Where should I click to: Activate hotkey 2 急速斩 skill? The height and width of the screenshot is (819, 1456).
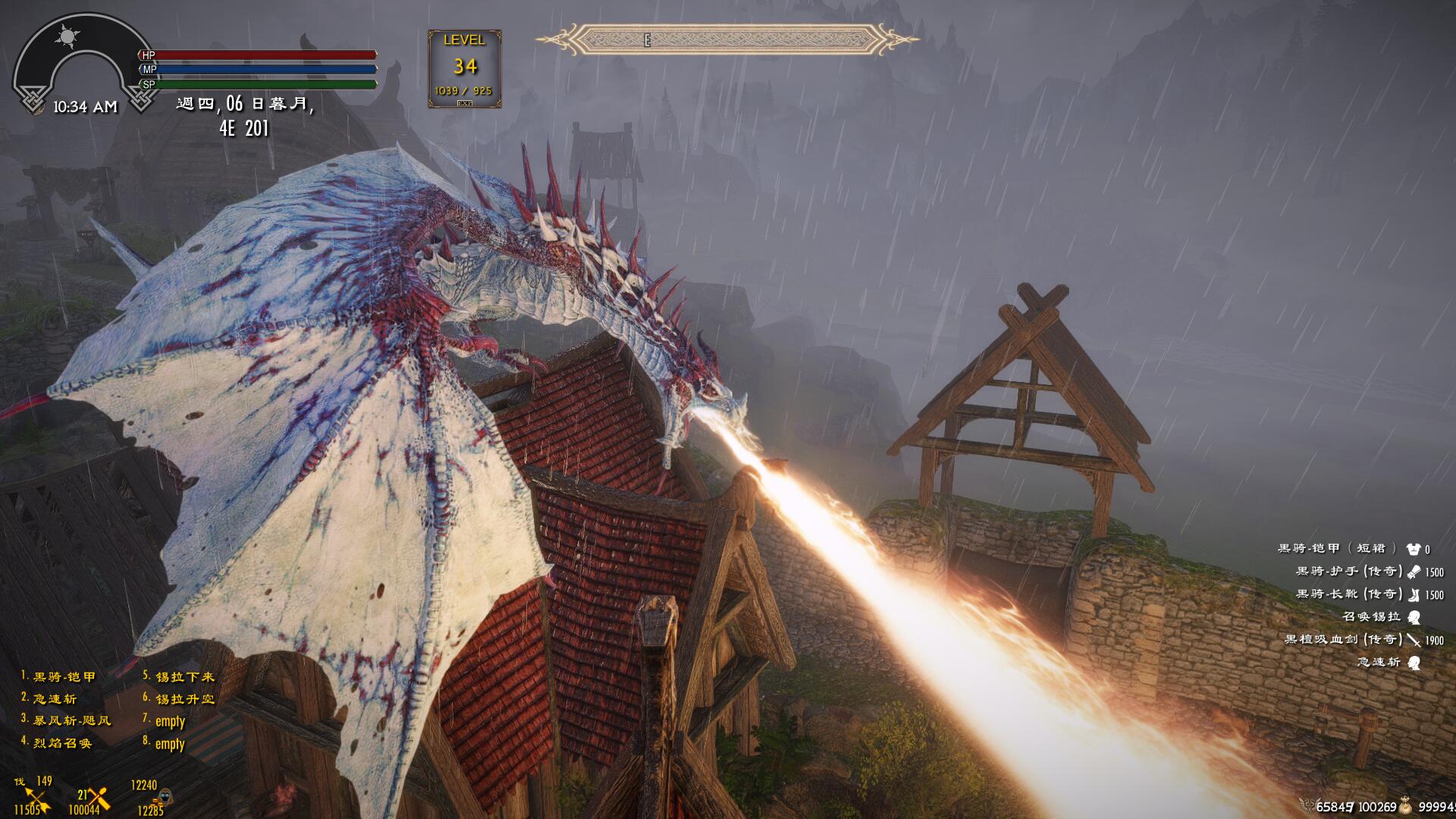tap(54, 698)
